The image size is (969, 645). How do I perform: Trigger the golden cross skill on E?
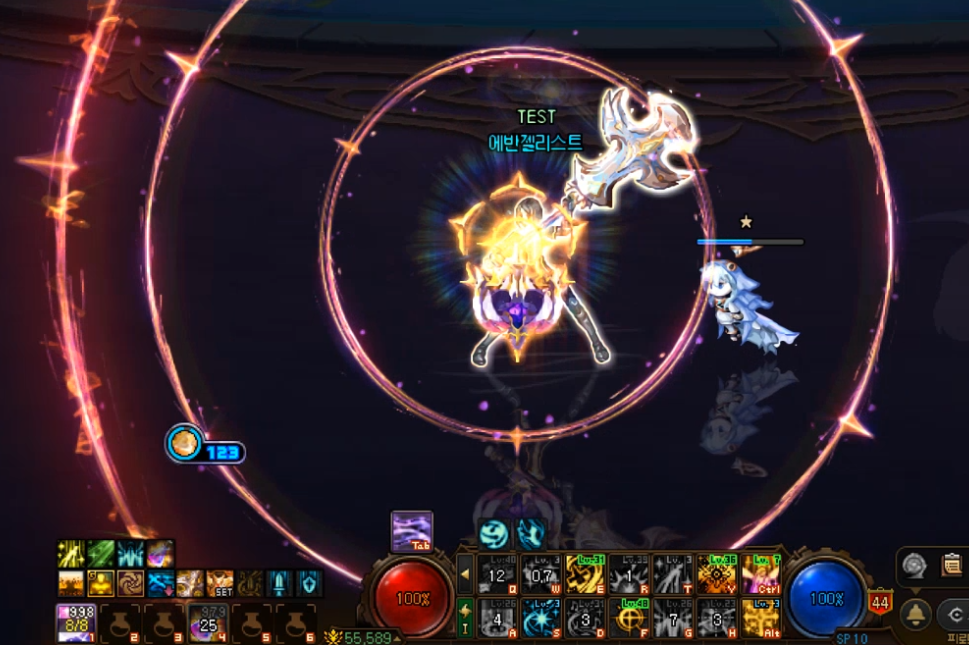(x=585, y=574)
